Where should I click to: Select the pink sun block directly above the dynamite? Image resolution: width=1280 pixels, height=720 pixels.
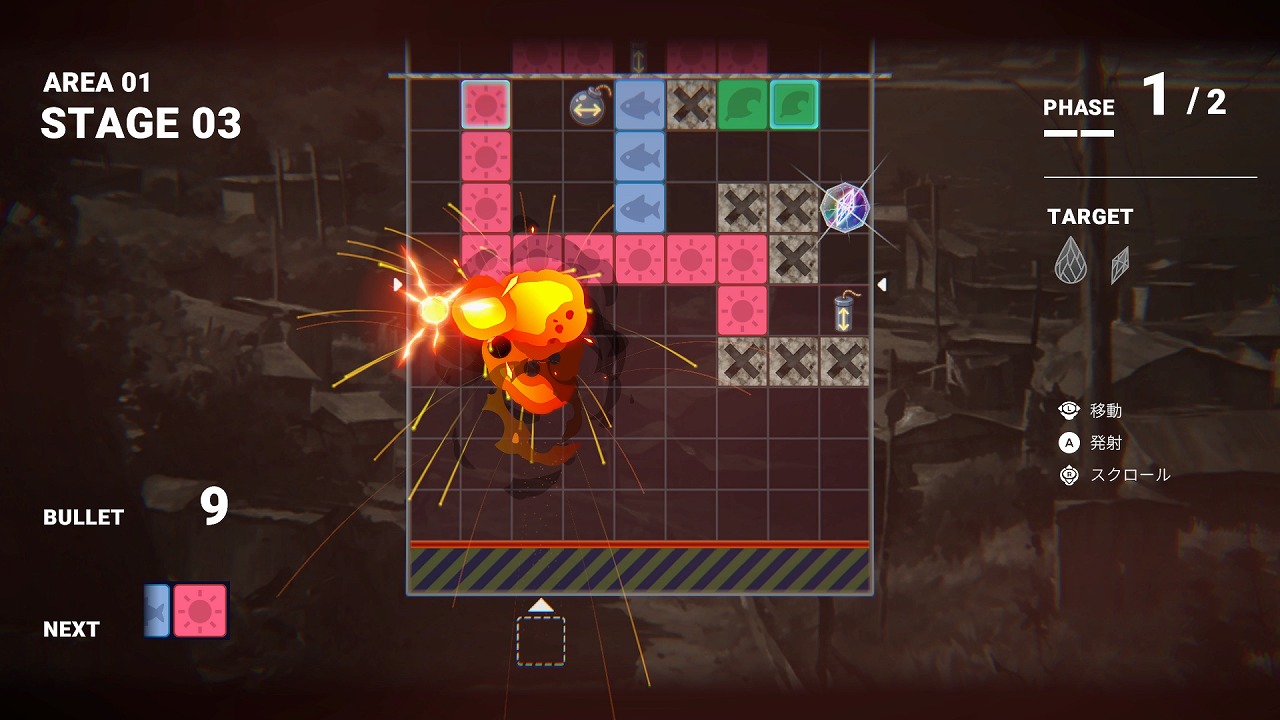click(x=742, y=310)
